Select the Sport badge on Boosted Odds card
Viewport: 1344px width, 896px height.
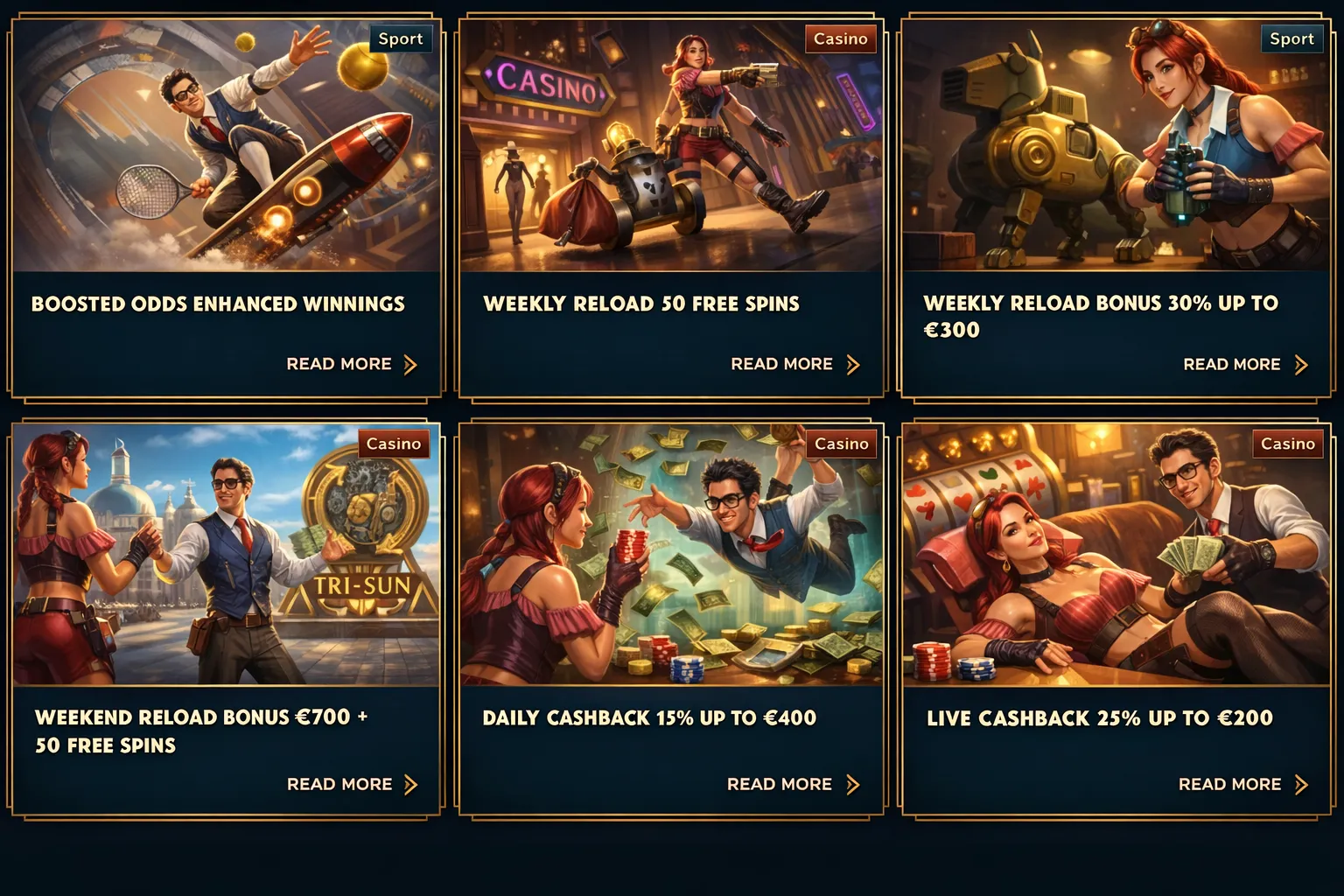(x=401, y=38)
